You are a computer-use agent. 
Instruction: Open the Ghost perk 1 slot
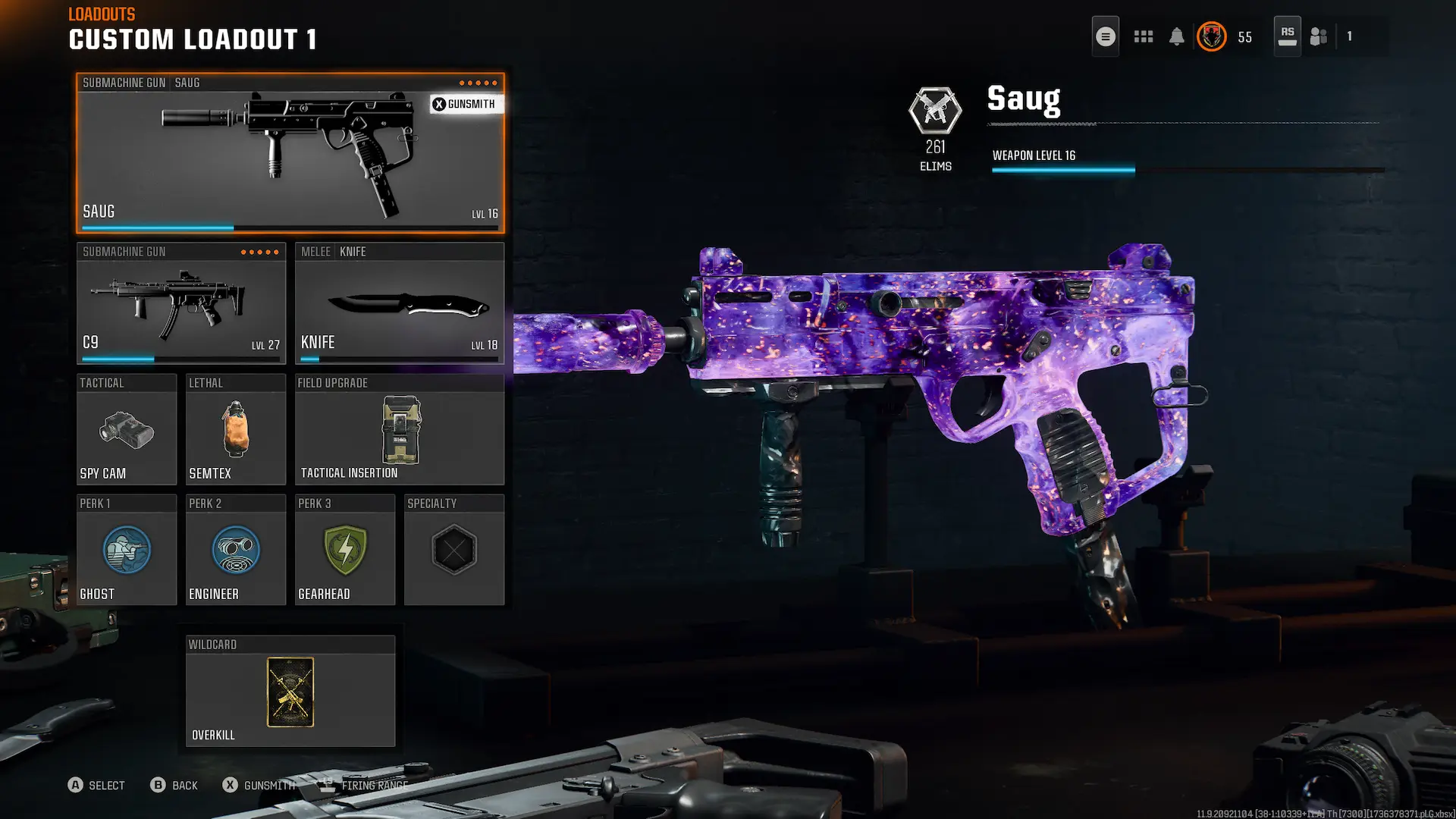[126, 551]
